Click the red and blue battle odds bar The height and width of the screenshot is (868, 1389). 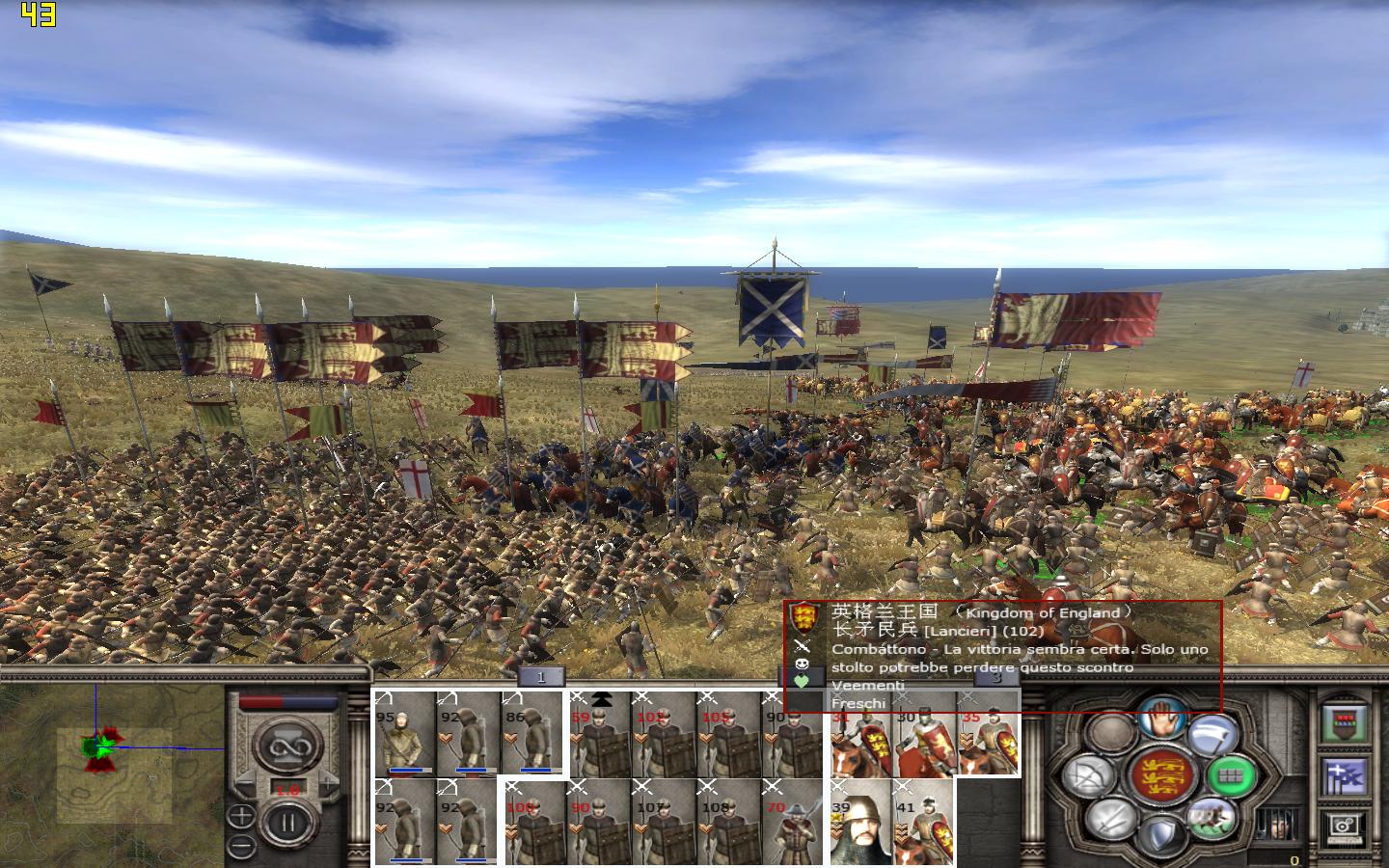[287, 701]
